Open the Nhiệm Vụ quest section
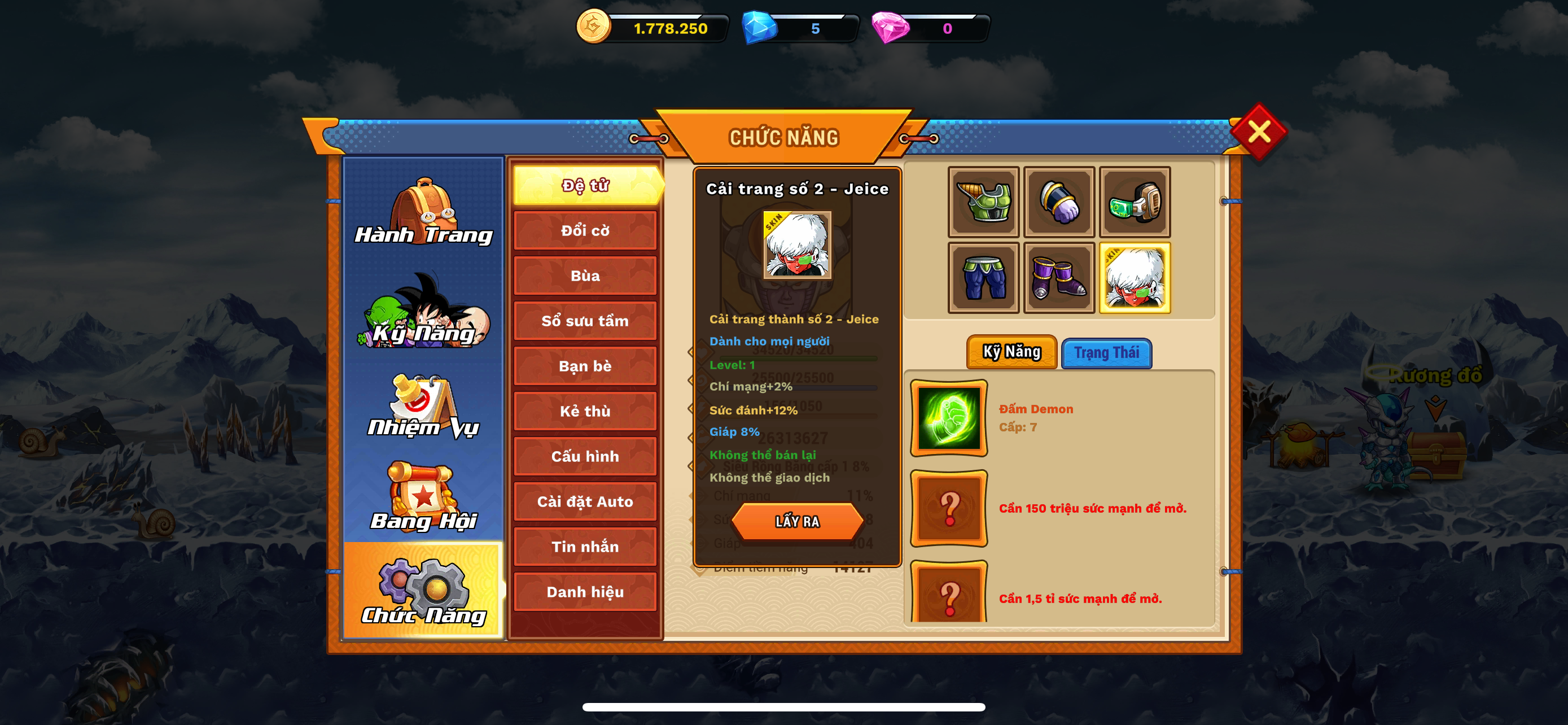Image resolution: width=1568 pixels, height=725 pixels. pos(423,405)
